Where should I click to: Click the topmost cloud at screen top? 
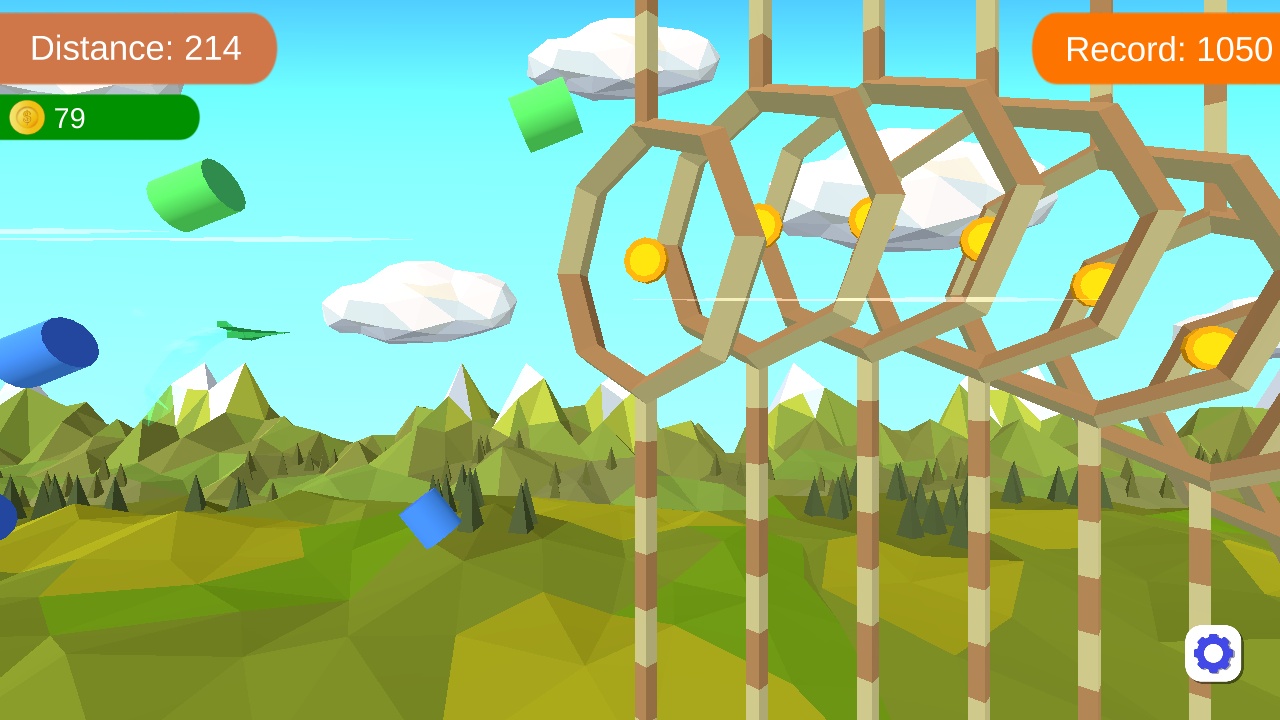pos(622,55)
